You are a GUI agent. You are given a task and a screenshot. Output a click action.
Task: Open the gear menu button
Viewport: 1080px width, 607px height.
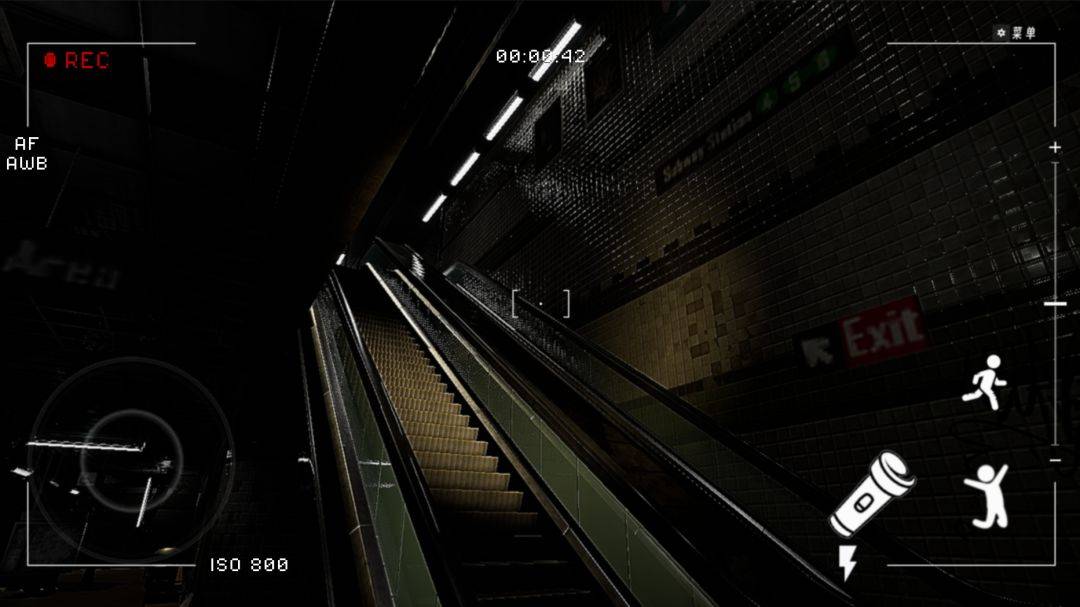pos(1015,33)
